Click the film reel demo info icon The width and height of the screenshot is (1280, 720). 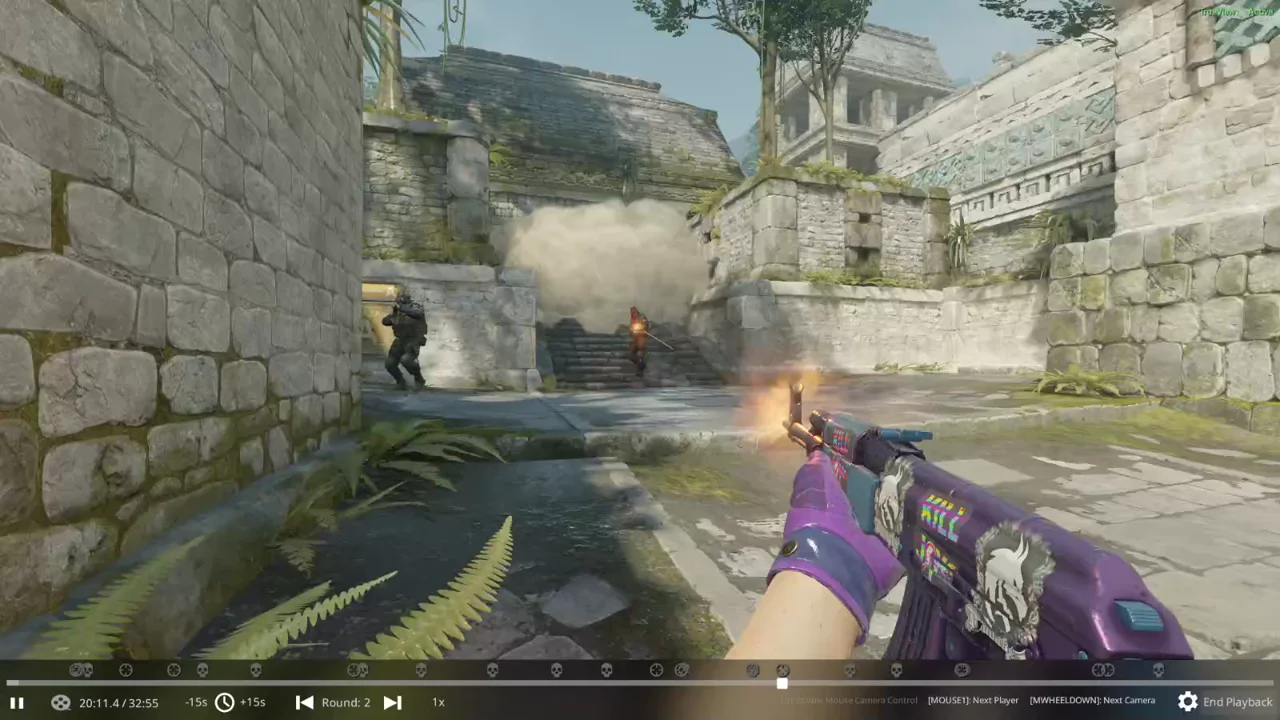pyautogui.click(x=60, y=702)
